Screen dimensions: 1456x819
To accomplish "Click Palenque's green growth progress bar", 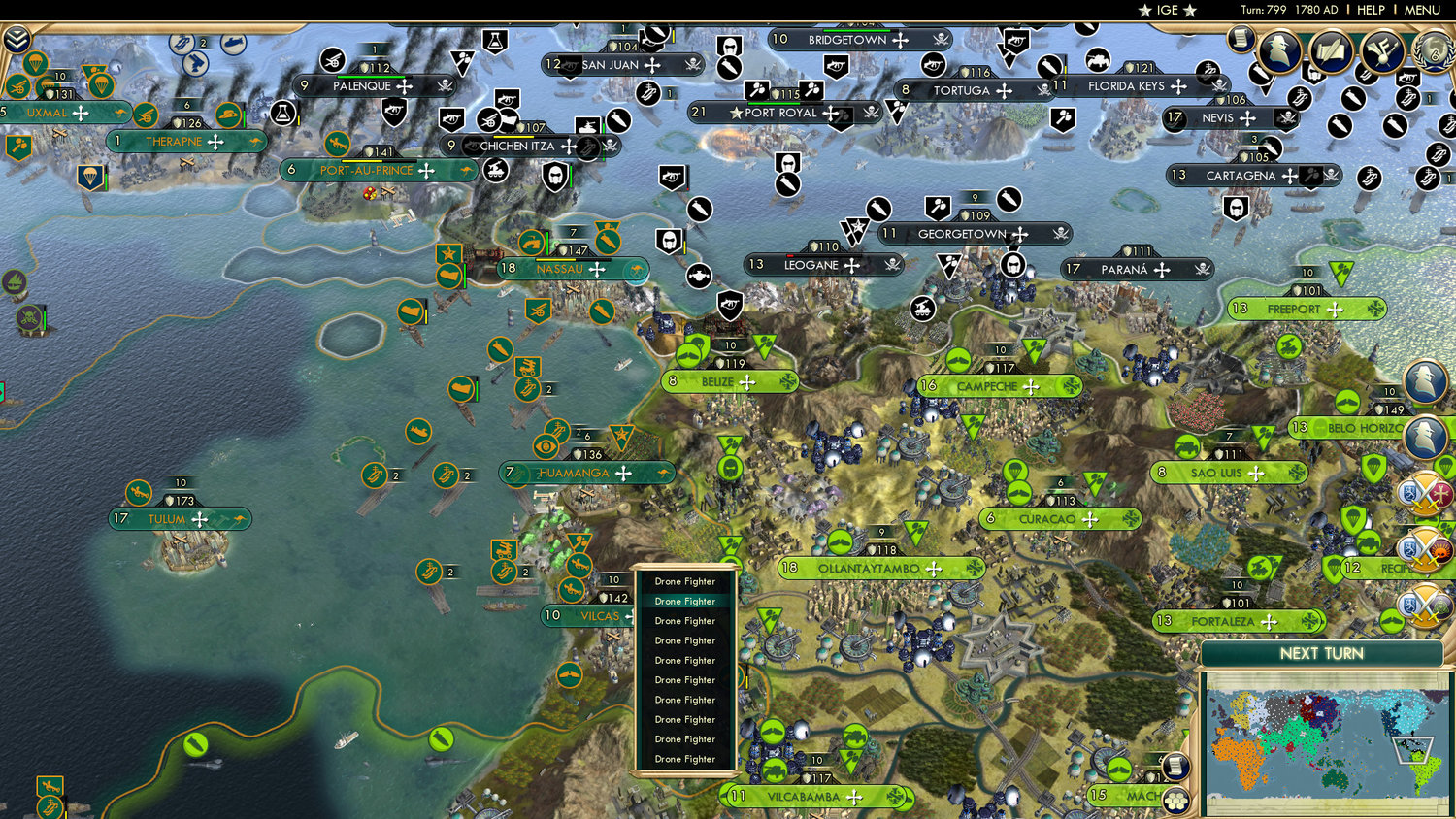I will pos(371,77).
